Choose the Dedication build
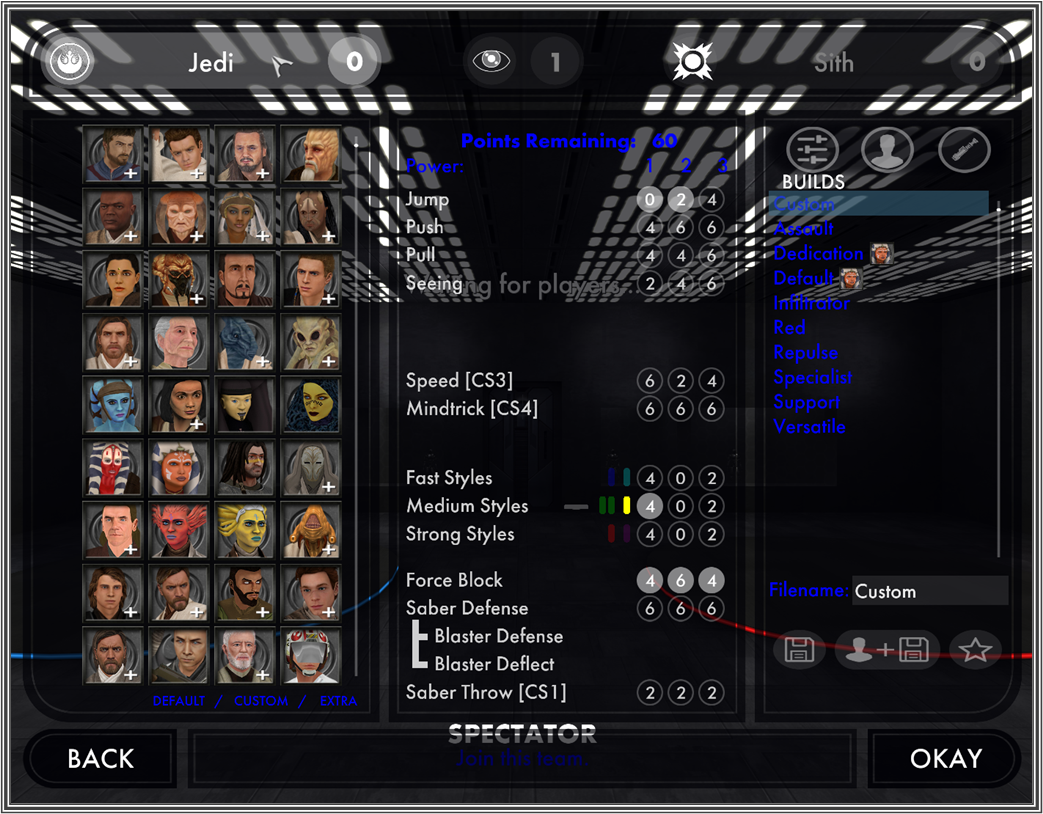The image size is (1043, 814). click(x=818, y=254)
